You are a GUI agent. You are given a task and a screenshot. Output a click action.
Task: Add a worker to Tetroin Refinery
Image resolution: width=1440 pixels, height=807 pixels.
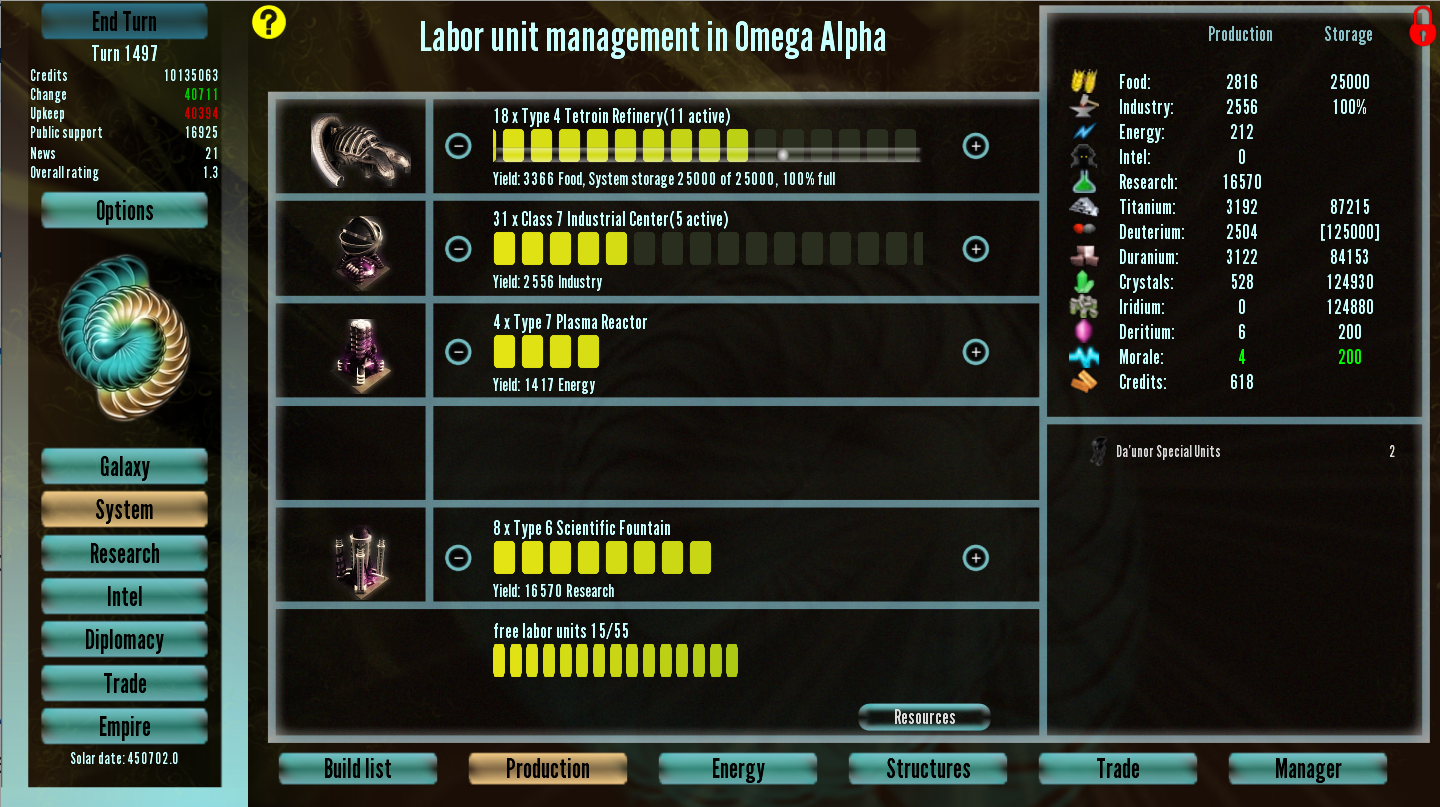975,146
